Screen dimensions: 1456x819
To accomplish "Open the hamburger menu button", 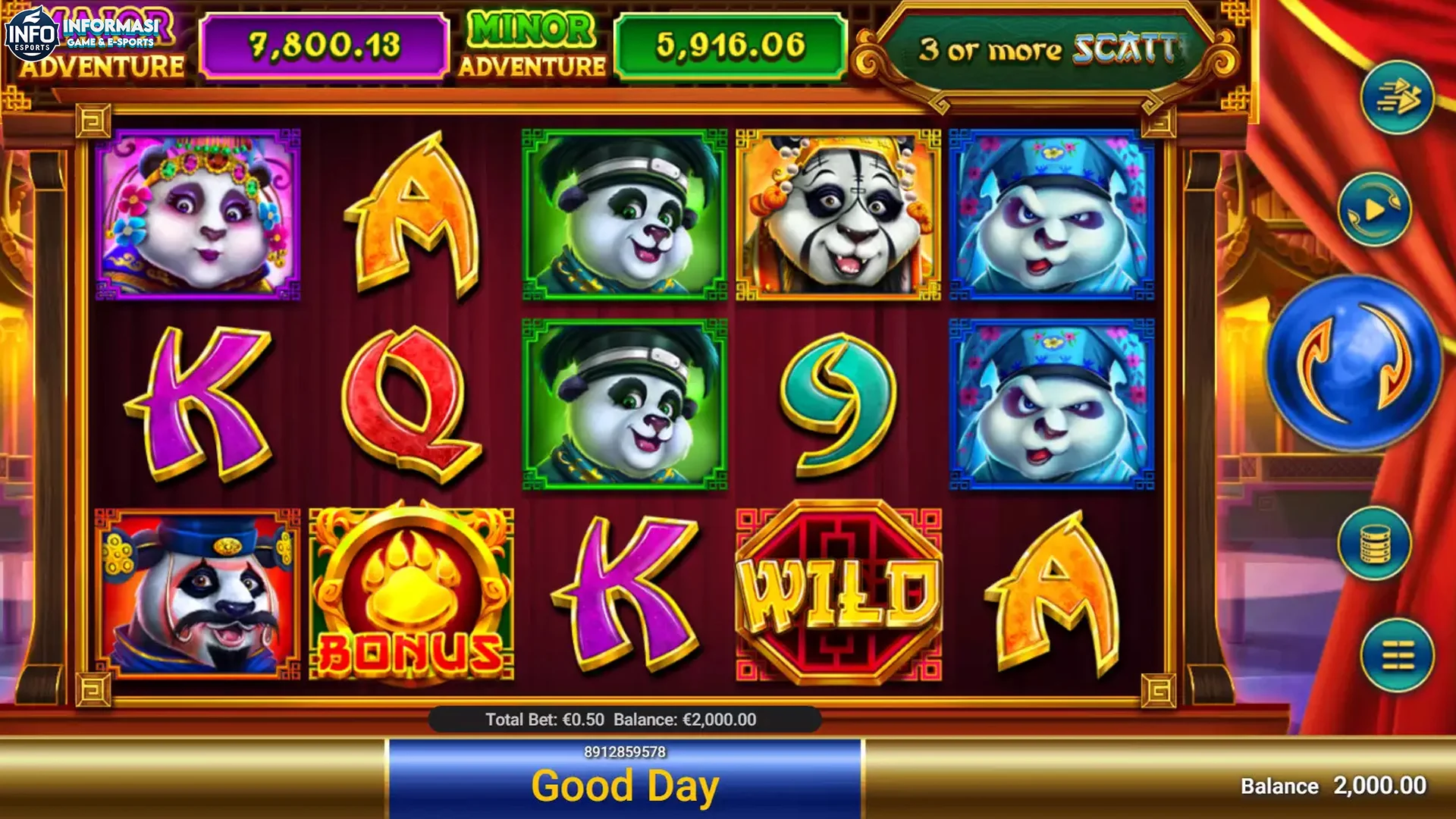I will click(1397, 654).
